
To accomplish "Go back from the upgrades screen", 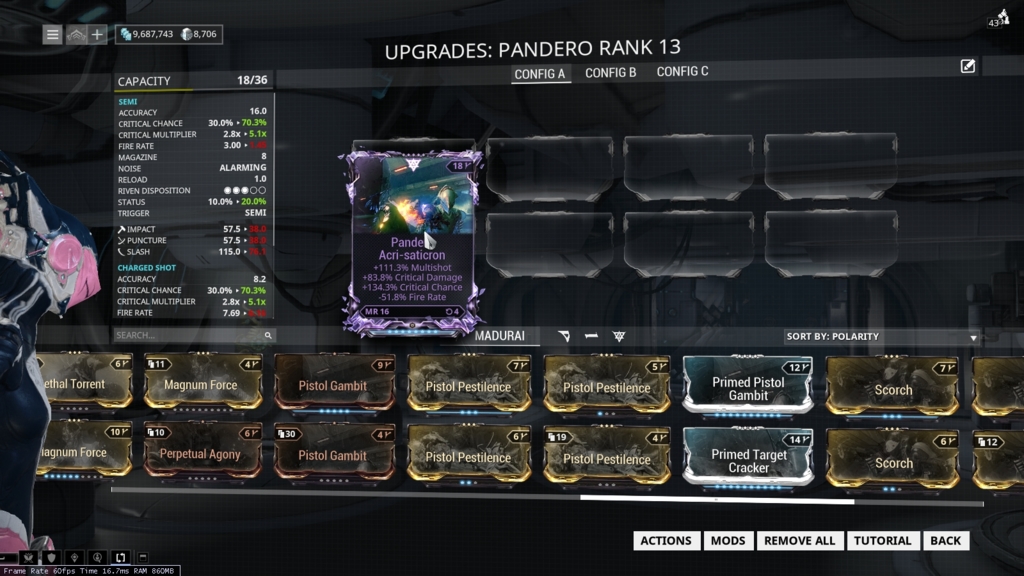I will coord(945,541).
